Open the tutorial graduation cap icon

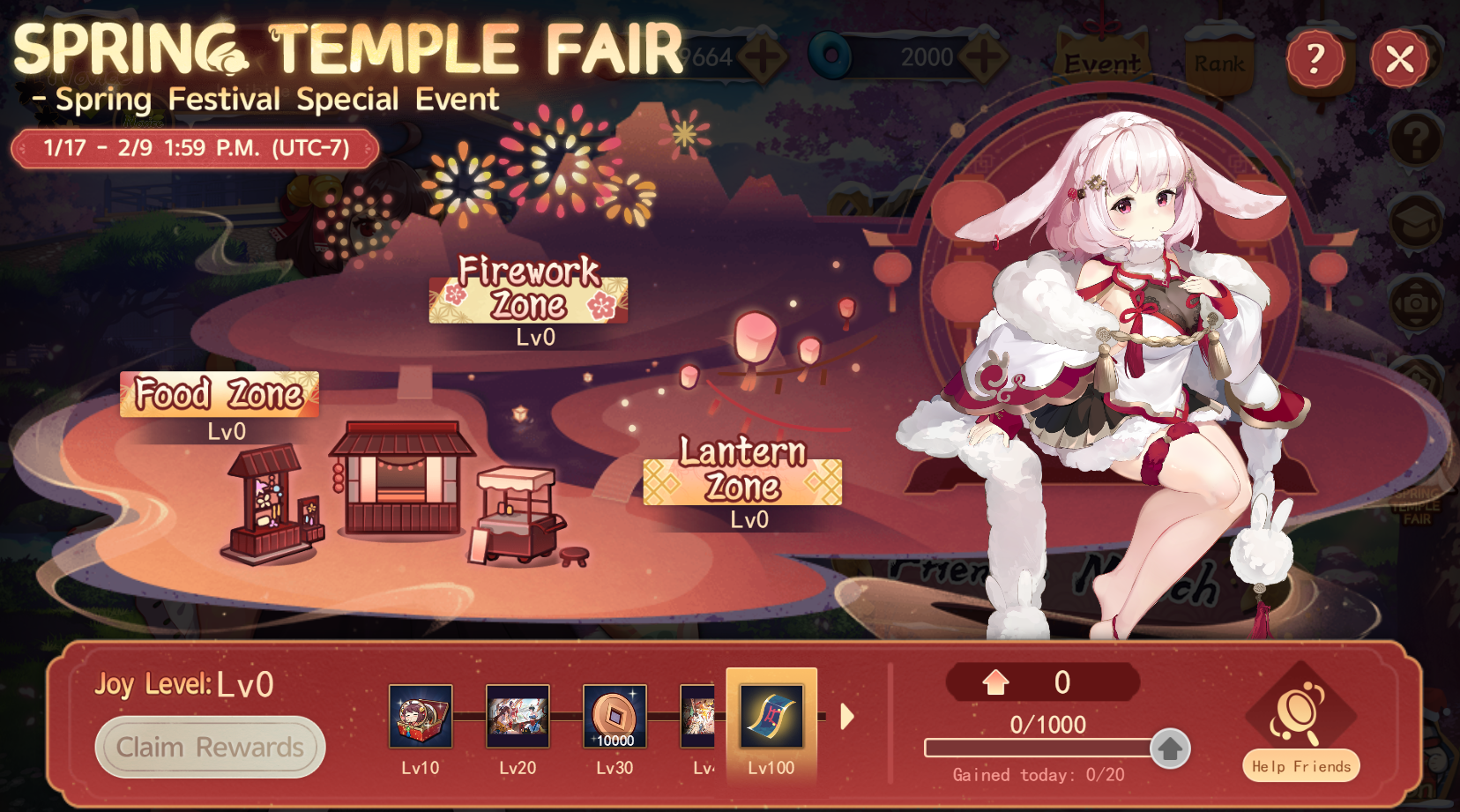[1418, 220]
